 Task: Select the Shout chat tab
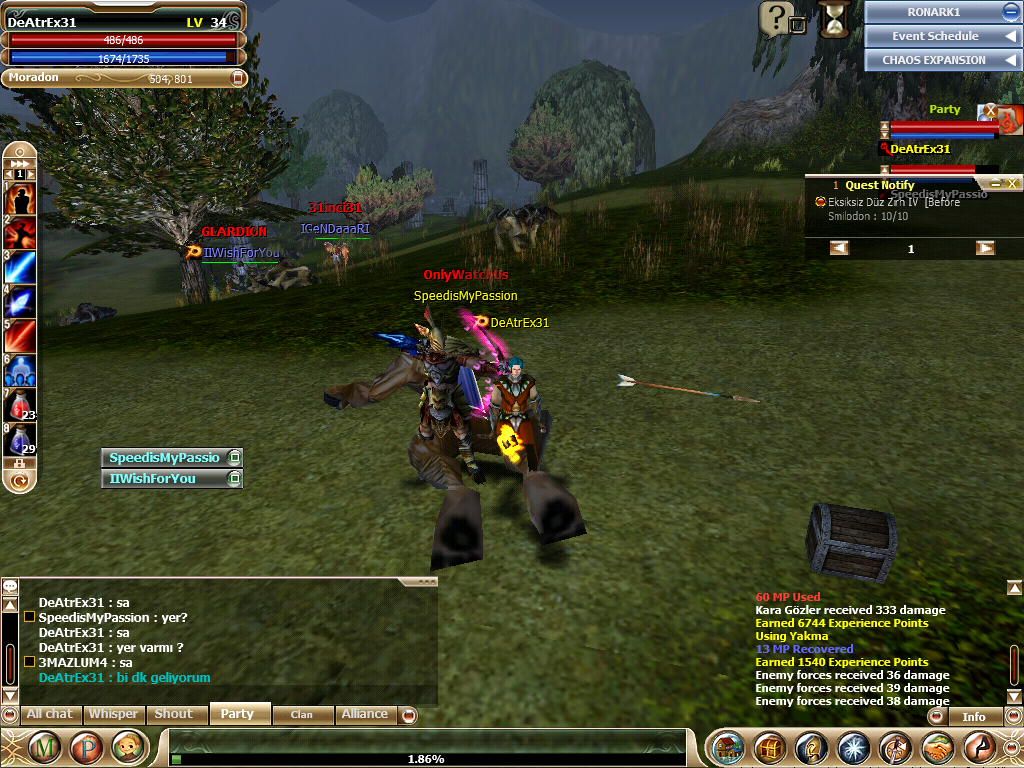point(173,714)
